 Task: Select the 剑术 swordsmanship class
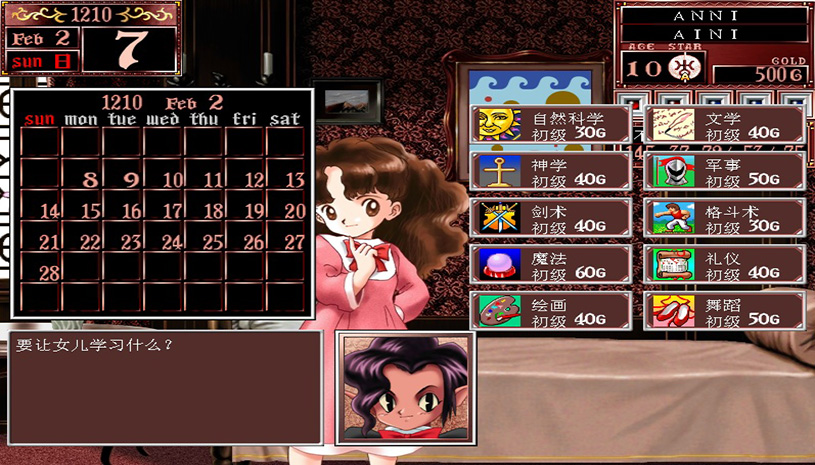pyautogui.click(x=551, y=218)
